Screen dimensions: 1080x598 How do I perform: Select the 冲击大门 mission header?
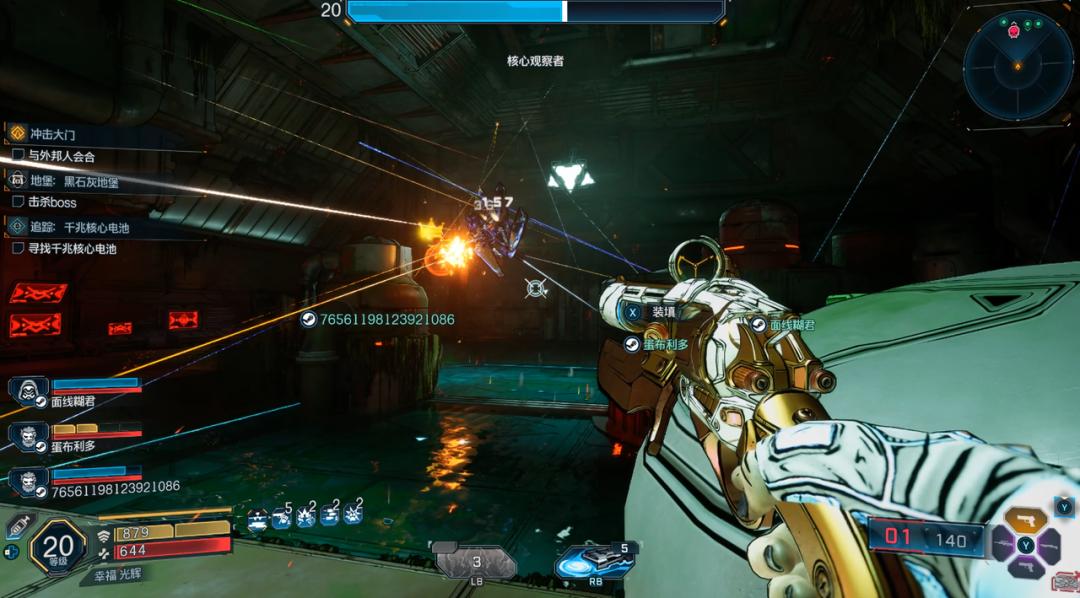point(52,133)
